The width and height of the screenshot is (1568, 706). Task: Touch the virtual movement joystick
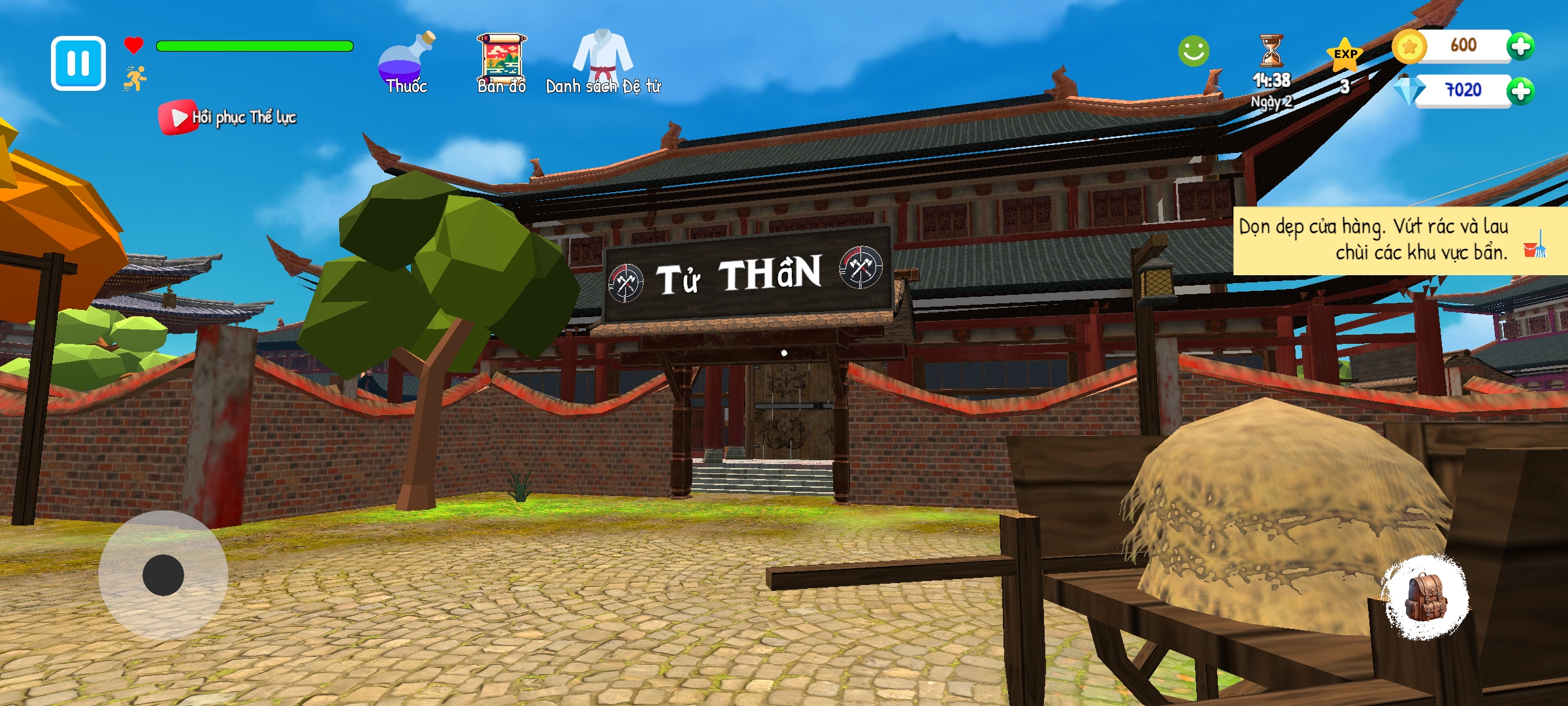163,575
